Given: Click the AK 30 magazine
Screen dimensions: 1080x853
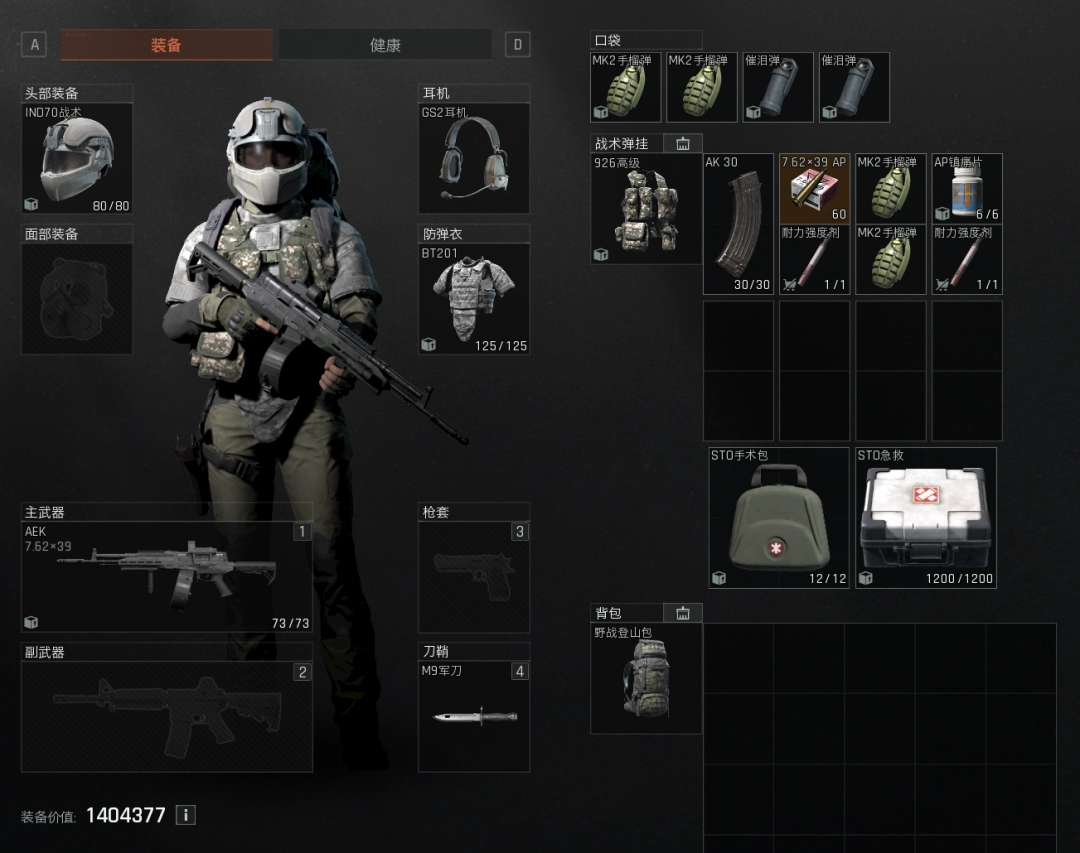Looking at the screenshot, I should pyautogui.click(x=738, y=224).
